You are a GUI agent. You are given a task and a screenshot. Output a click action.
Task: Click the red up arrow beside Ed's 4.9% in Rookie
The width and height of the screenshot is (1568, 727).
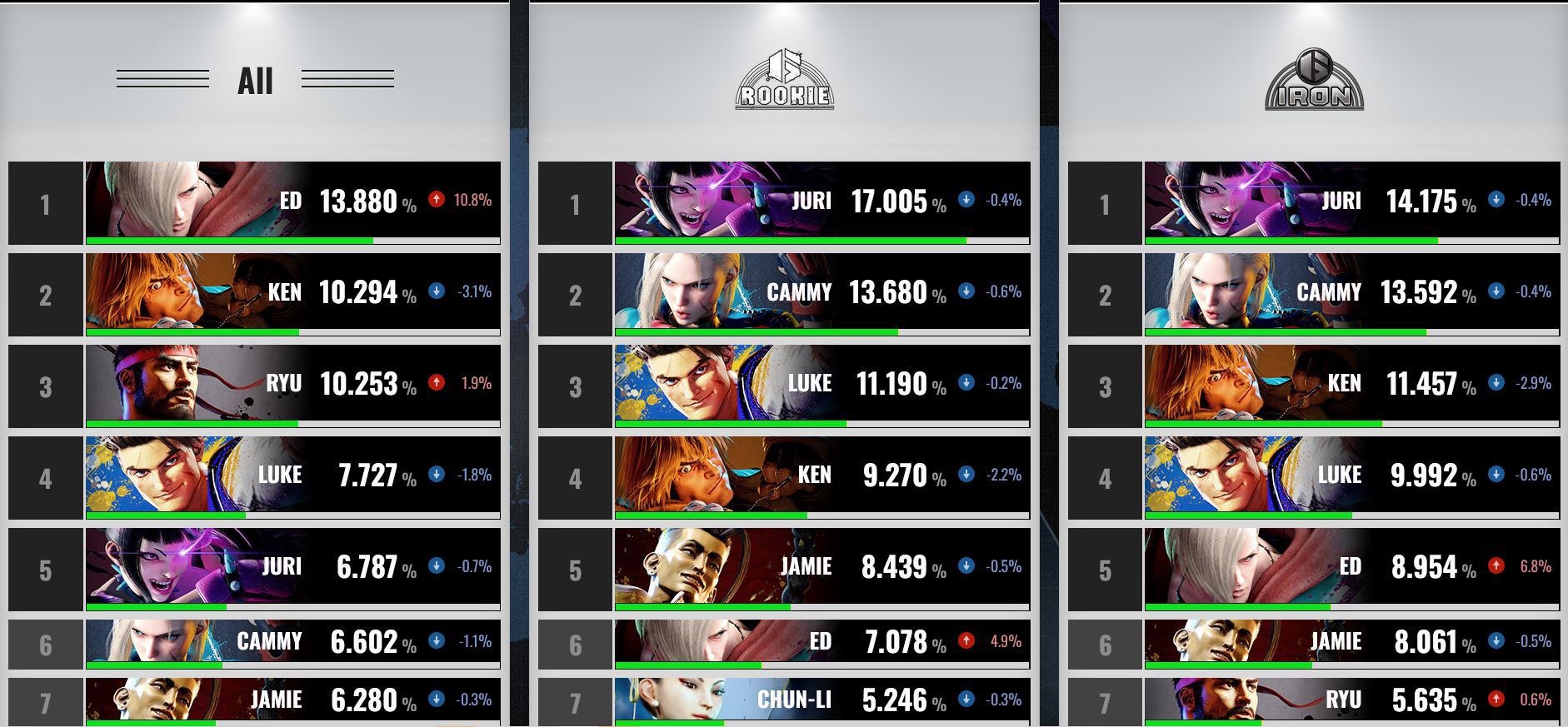[x=967, y=642]
